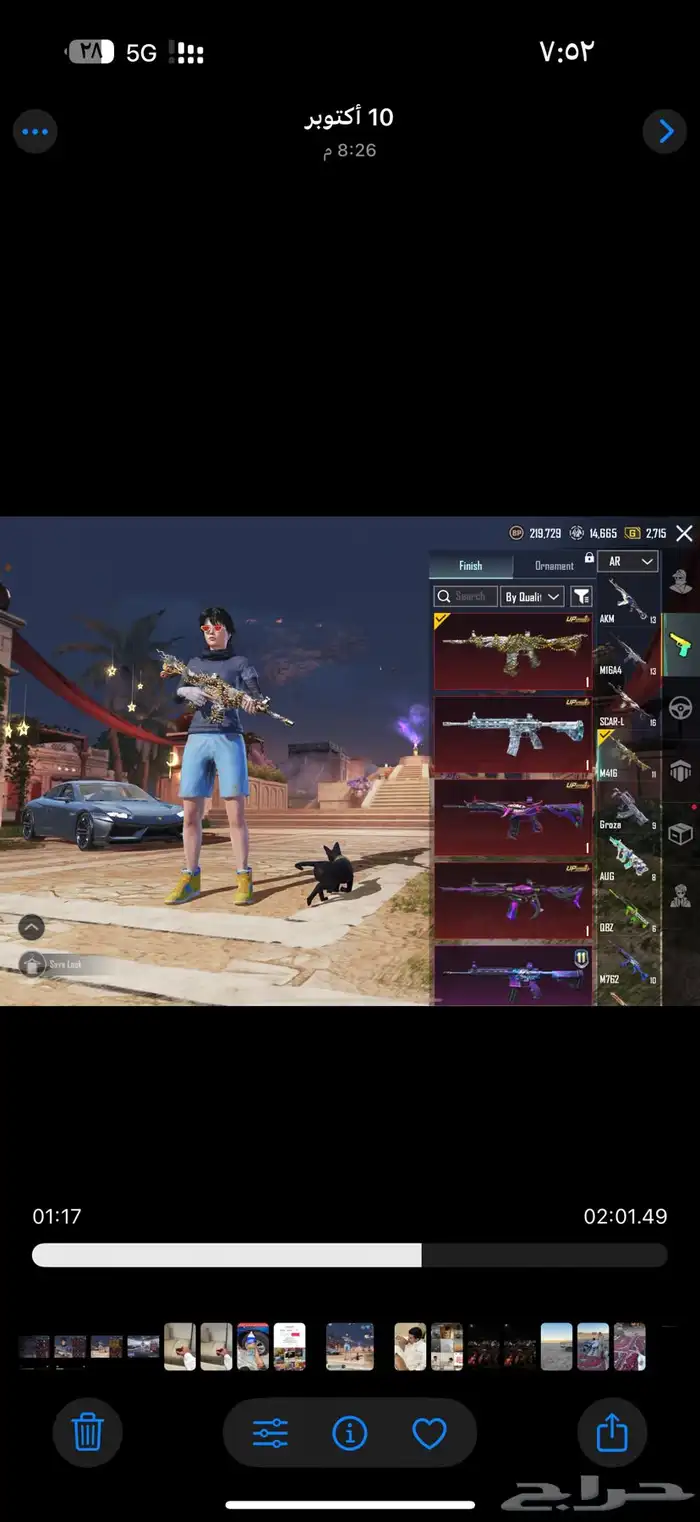Screen dimensions: 700x1522
Task: Open the By Quality sort dropdown
Action: tap(532, 597)
